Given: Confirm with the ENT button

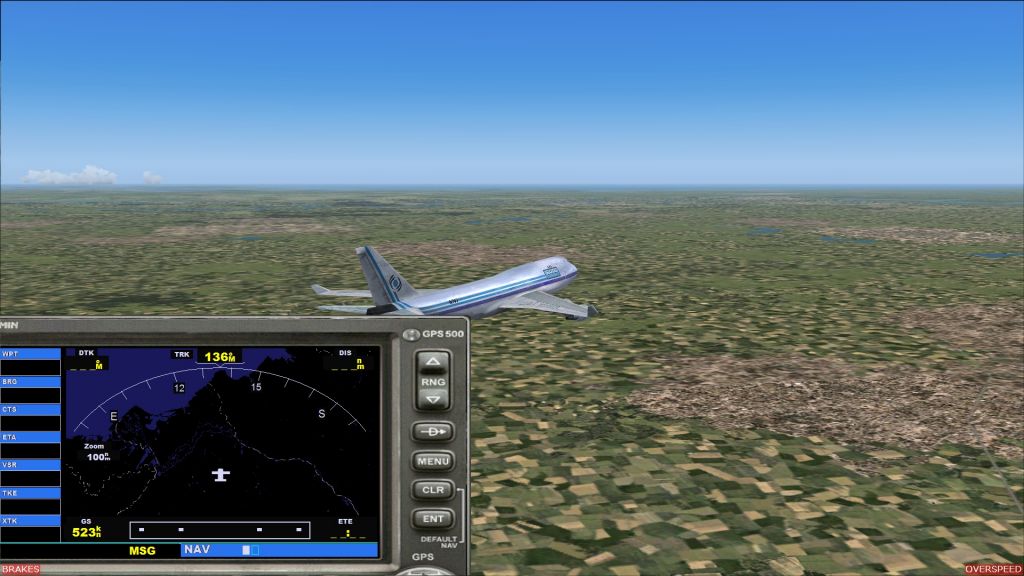Looking at the screenshot, I should pos(432,519).
